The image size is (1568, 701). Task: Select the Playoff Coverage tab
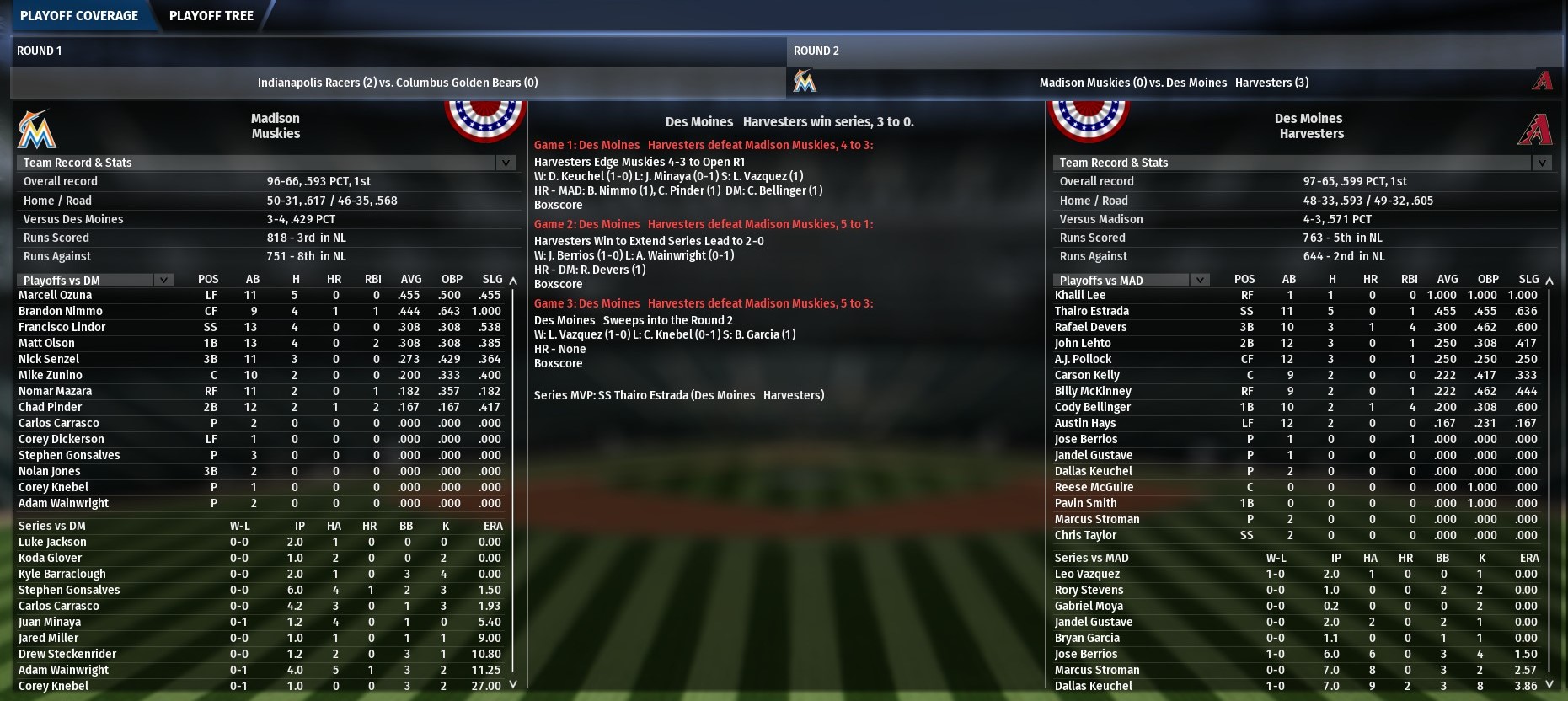coord(79,15)
